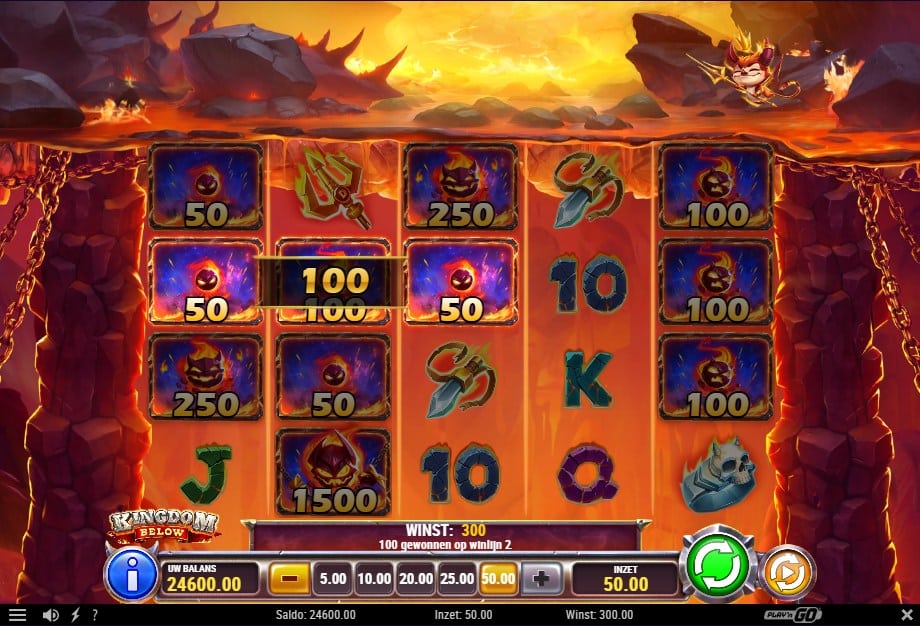
Task: Pick the 25.00 bet option
Action: point(457,577)
